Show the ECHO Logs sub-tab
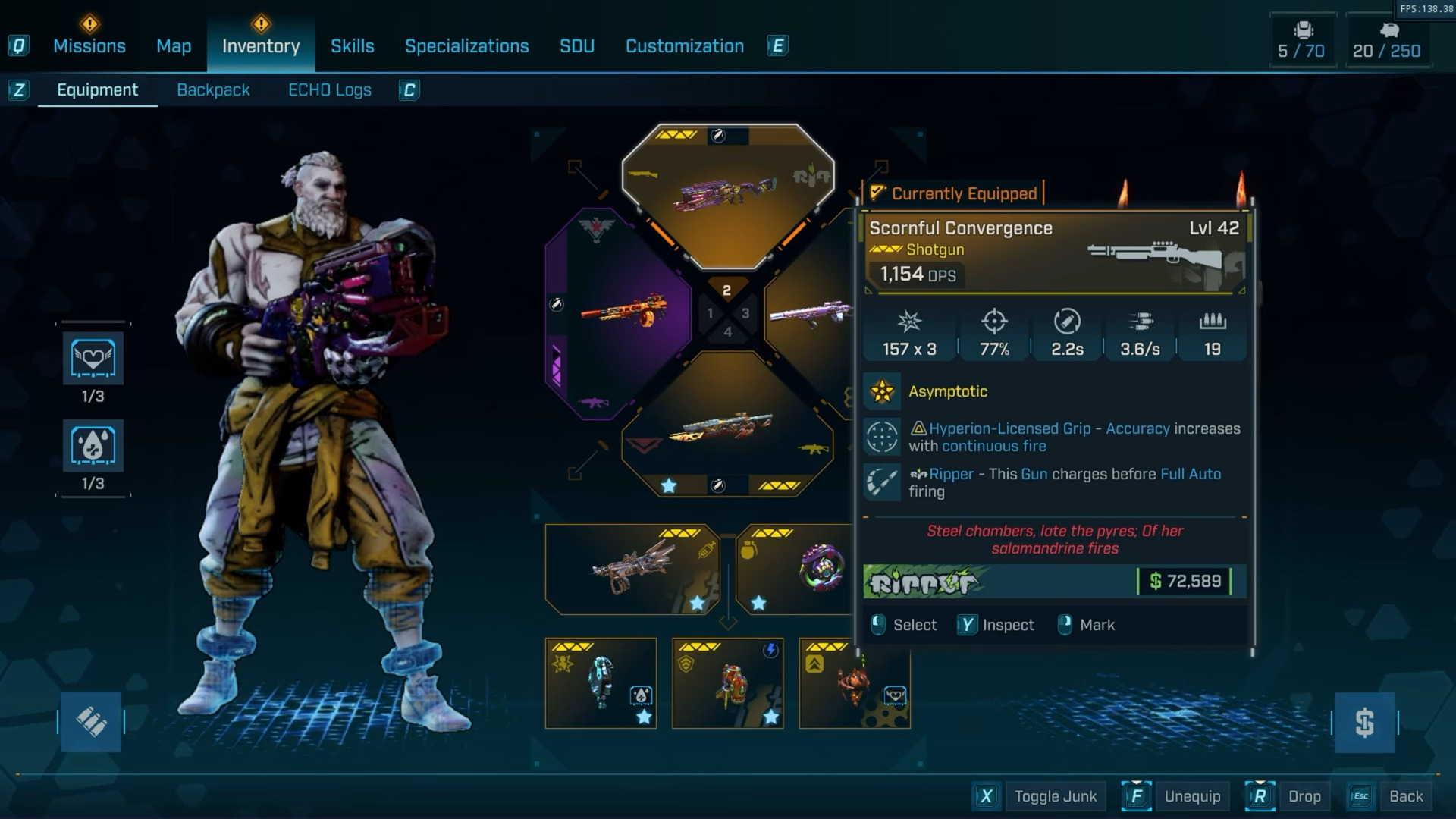This screenshot has width=1456, height=819. [x=329, y=90]
